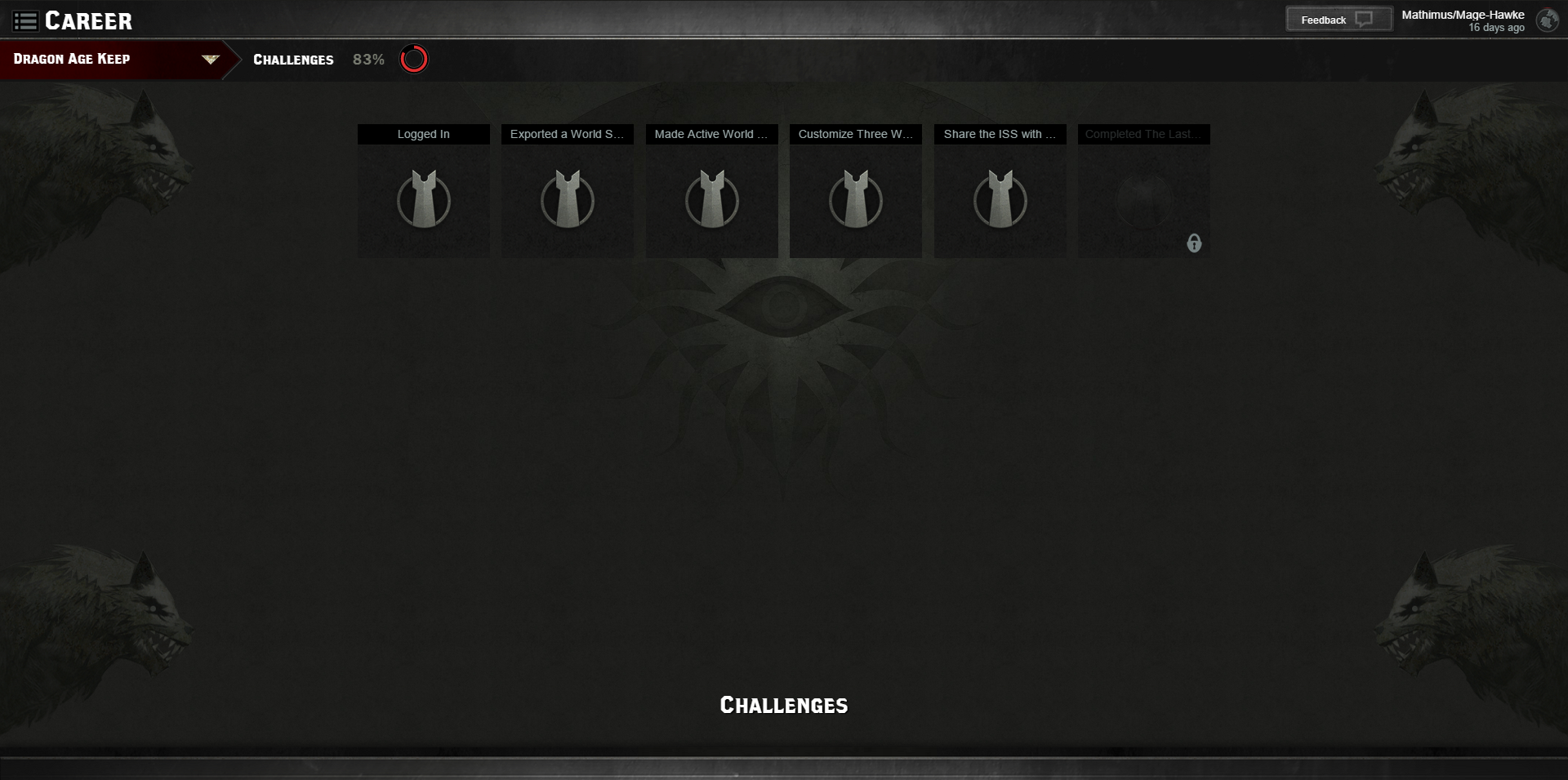Click the padlock on the locked challenge tile
Image resolution: width=1568 pixels, height=780 pixels.
(x=1195, y=243)
